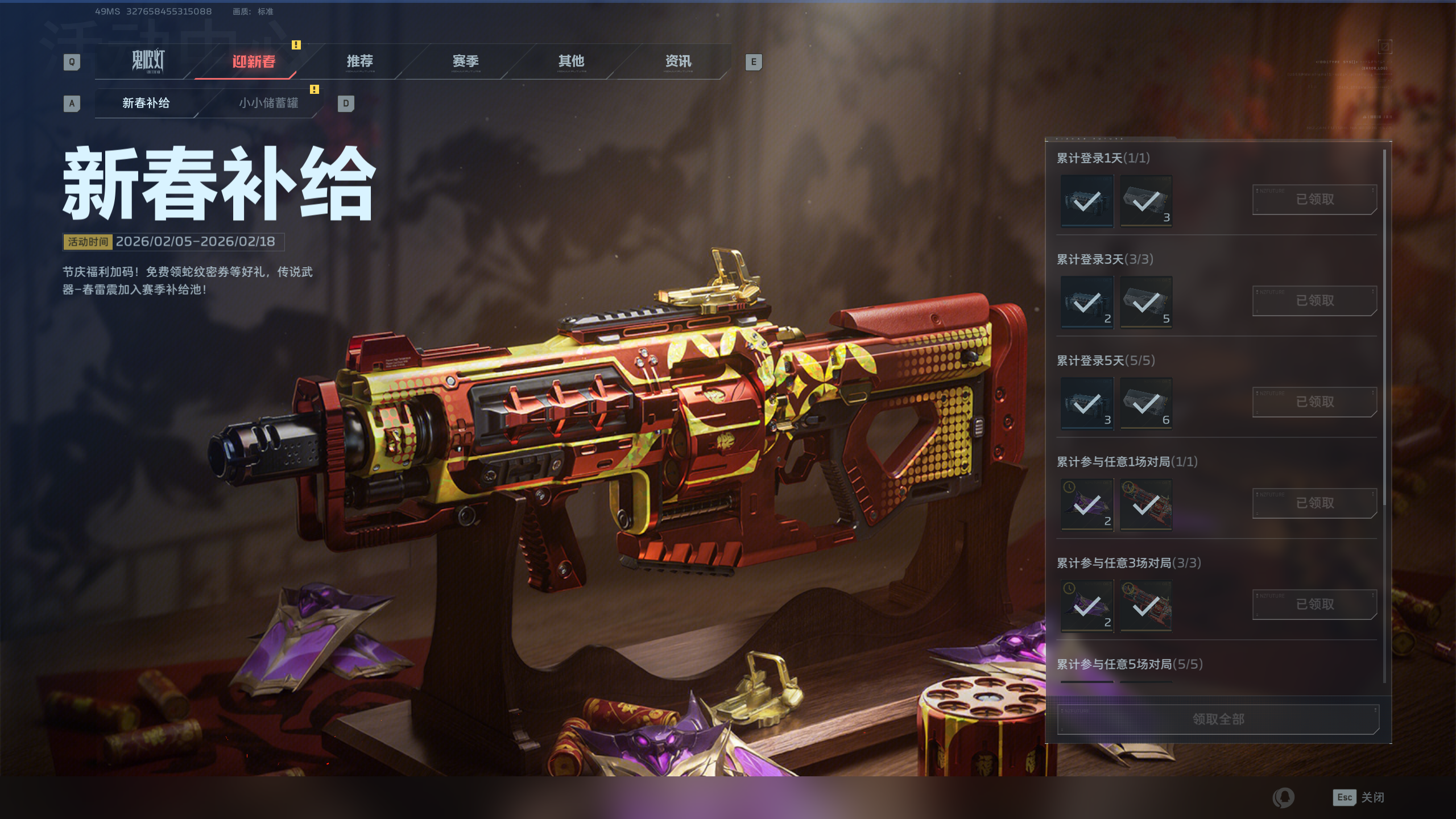This screenshot has width=1456, height=819.
Task: Click 领取全部 claim all button
Action: 1218,719
